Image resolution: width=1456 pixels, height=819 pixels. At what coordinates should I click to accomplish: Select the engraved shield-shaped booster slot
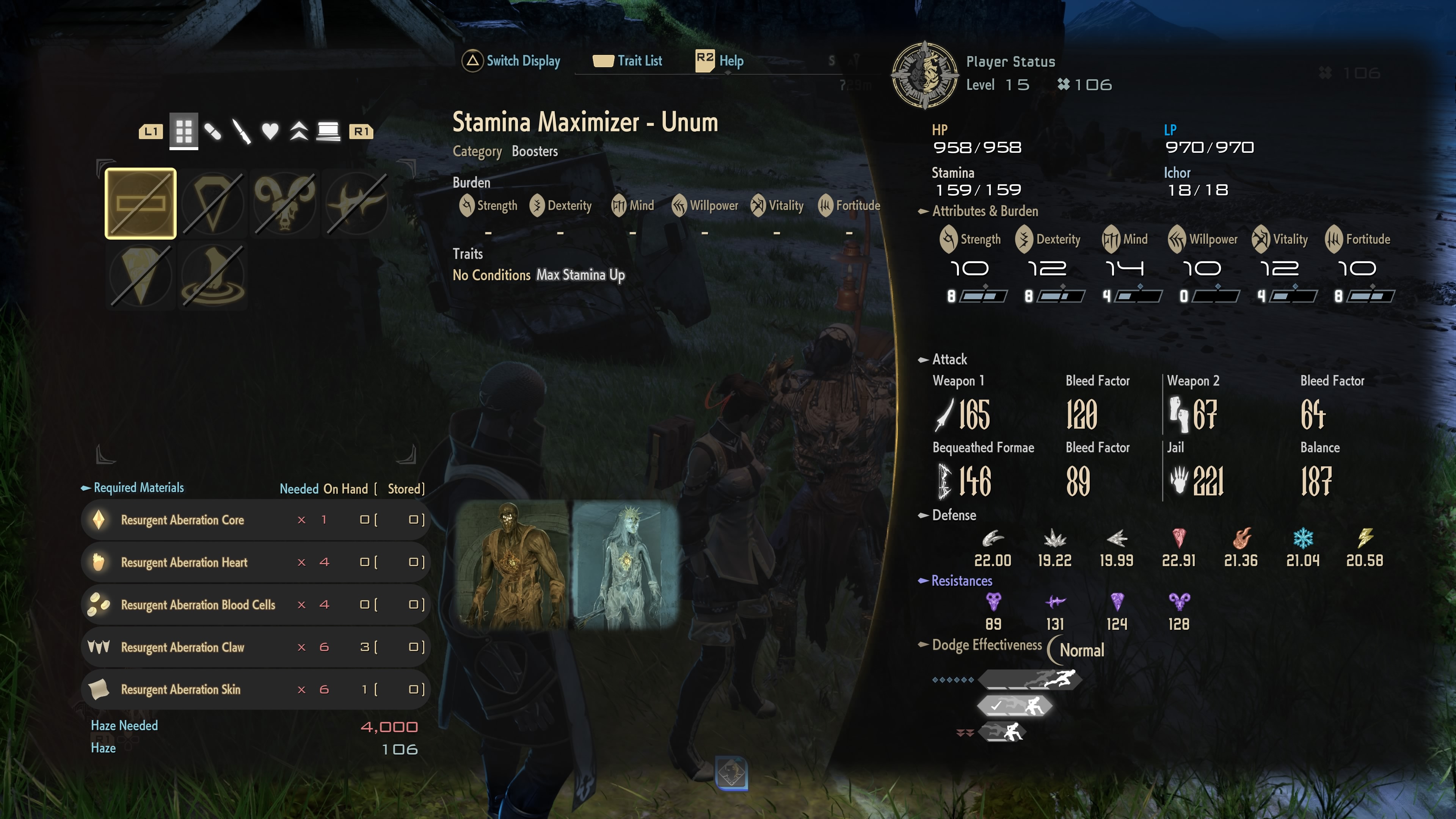141,276
